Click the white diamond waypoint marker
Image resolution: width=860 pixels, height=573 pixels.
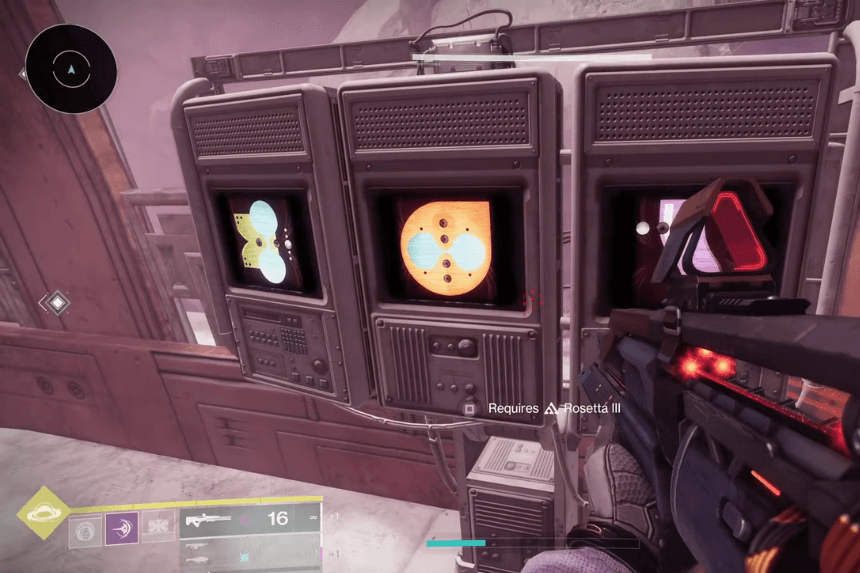(58, 301)
